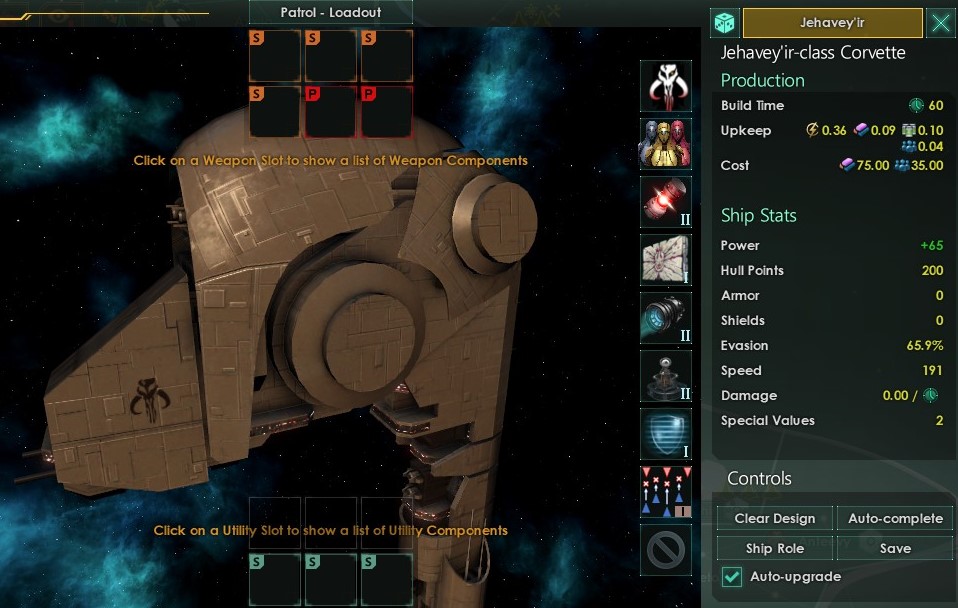This screenshot has height=608, width=958.
Task: Select the Mandalorian skull emblem component
Action: [x=665, y=86]
